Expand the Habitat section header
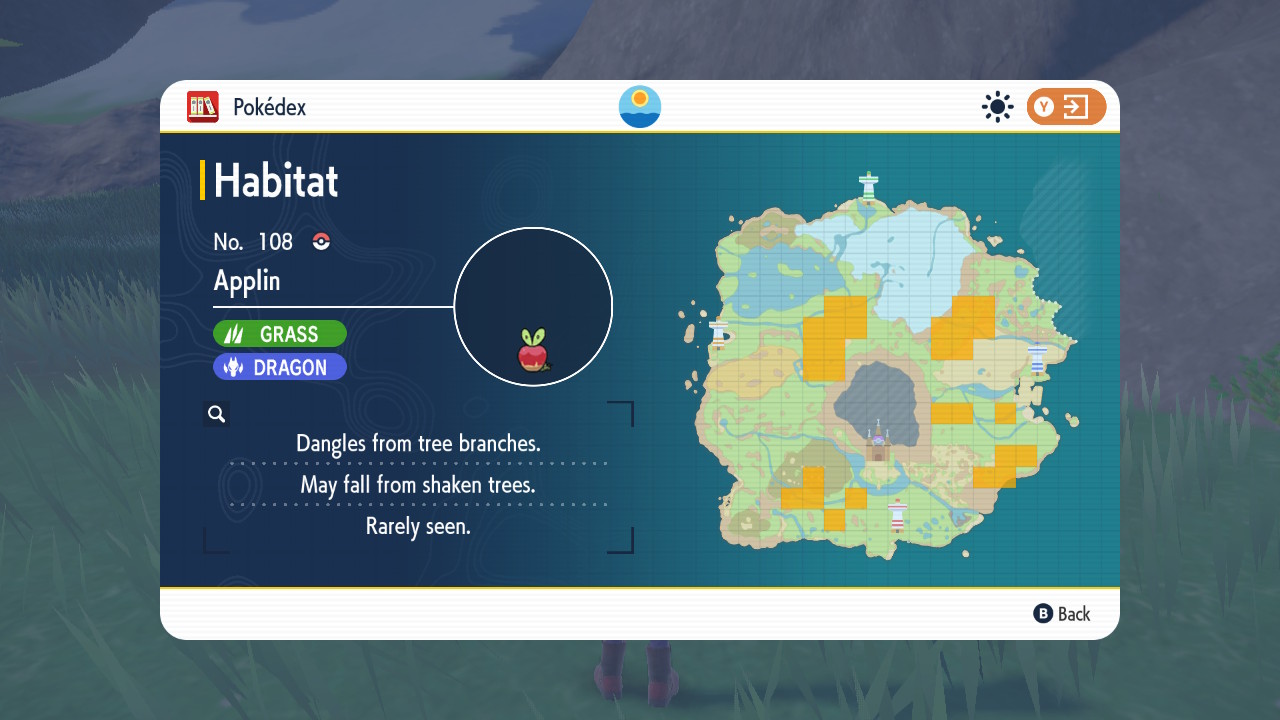 (273, 181)
